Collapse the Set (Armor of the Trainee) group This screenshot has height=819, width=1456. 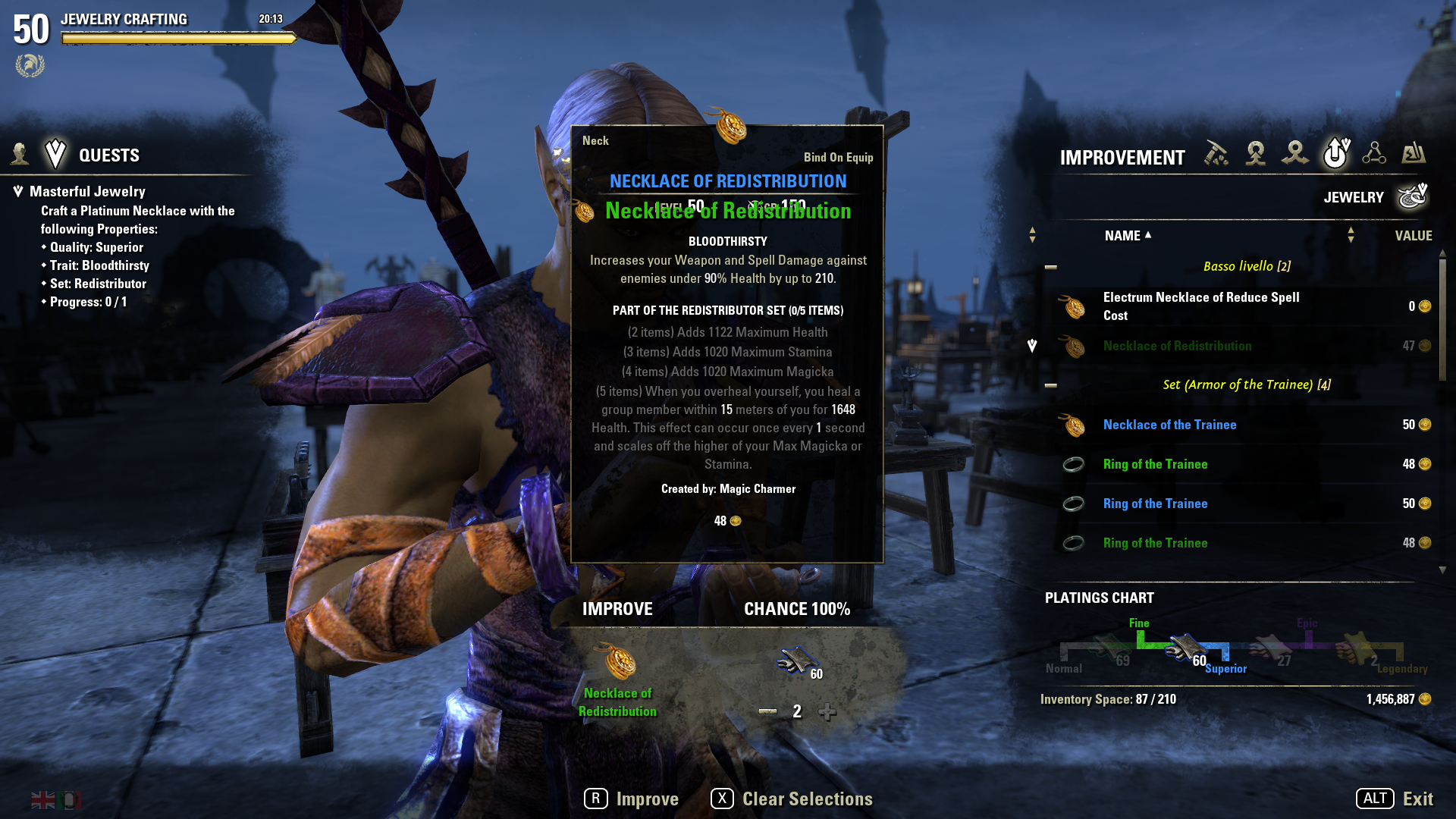pyautogui.click(x=1051, y=385)
